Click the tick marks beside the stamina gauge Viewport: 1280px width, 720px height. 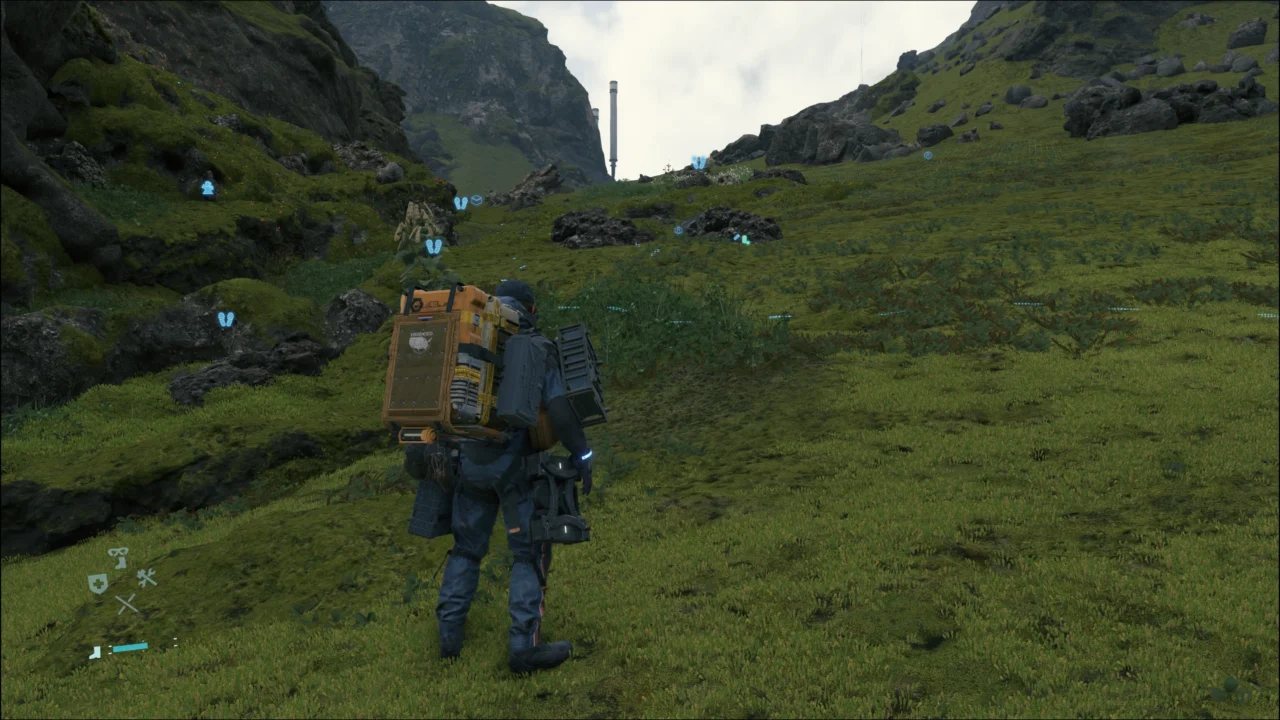pos(175,641)
